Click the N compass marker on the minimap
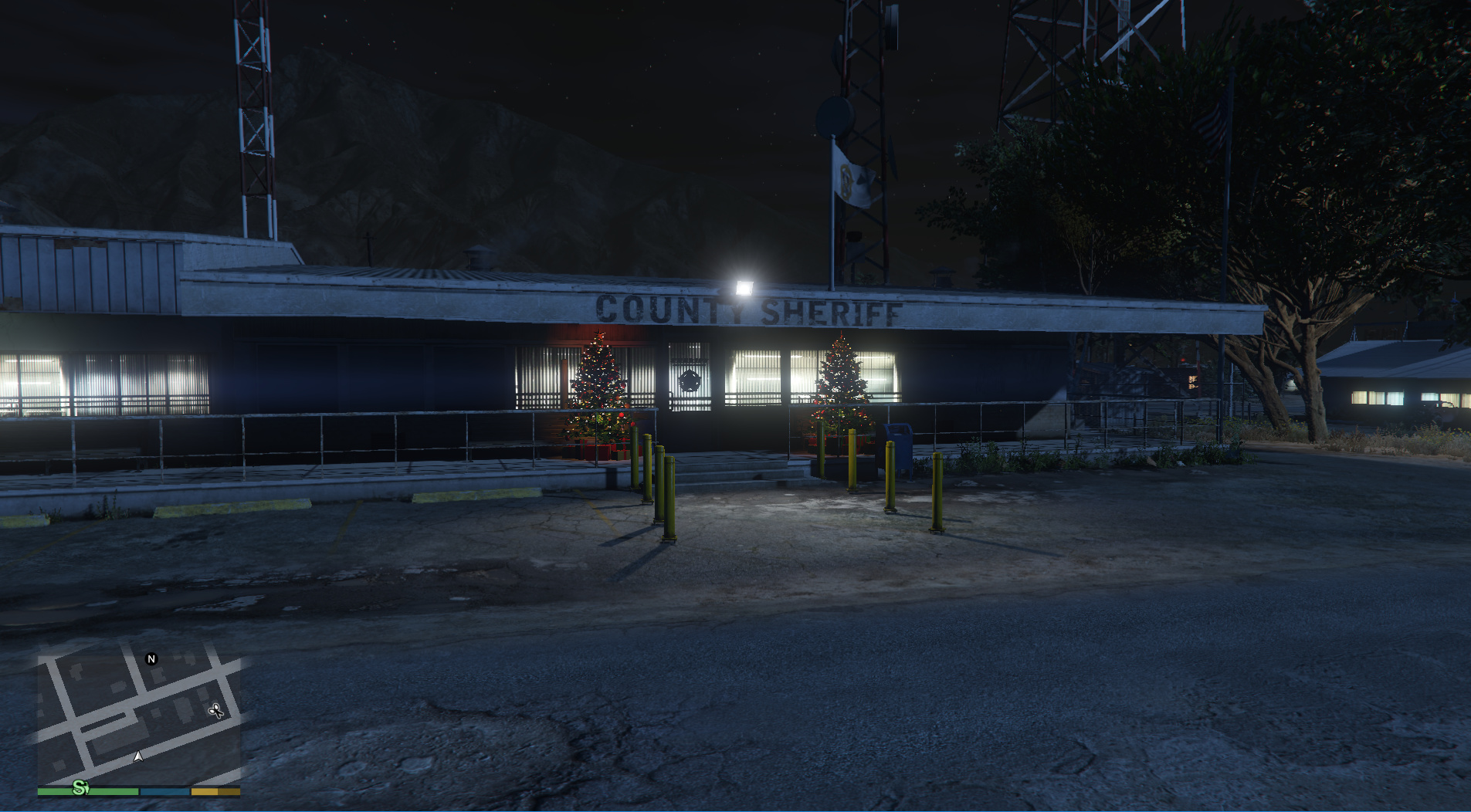Viewport: 1471px width, 812px height. click(x=151, y=659)
